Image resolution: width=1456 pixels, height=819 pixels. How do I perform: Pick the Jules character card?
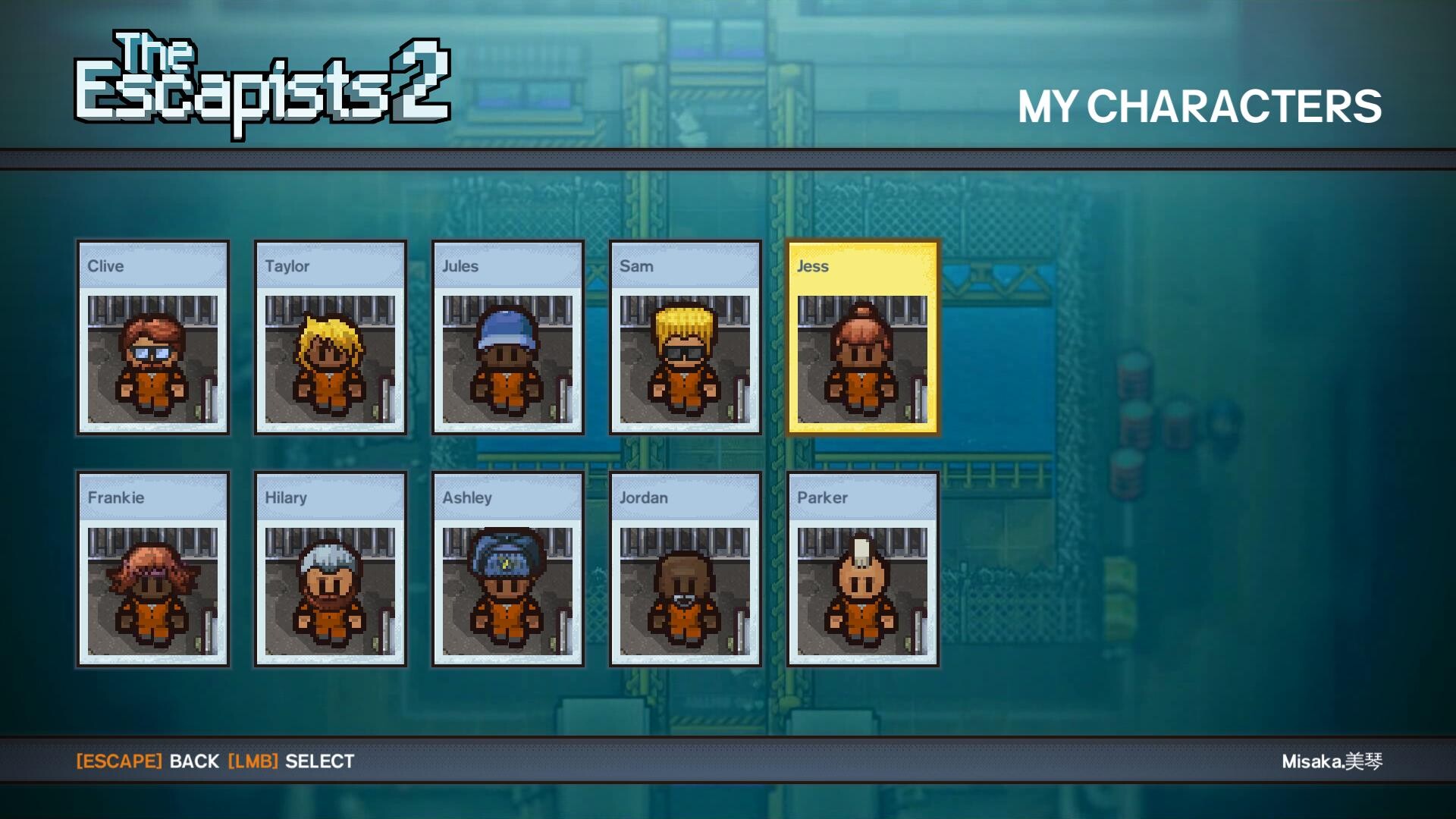507,338
